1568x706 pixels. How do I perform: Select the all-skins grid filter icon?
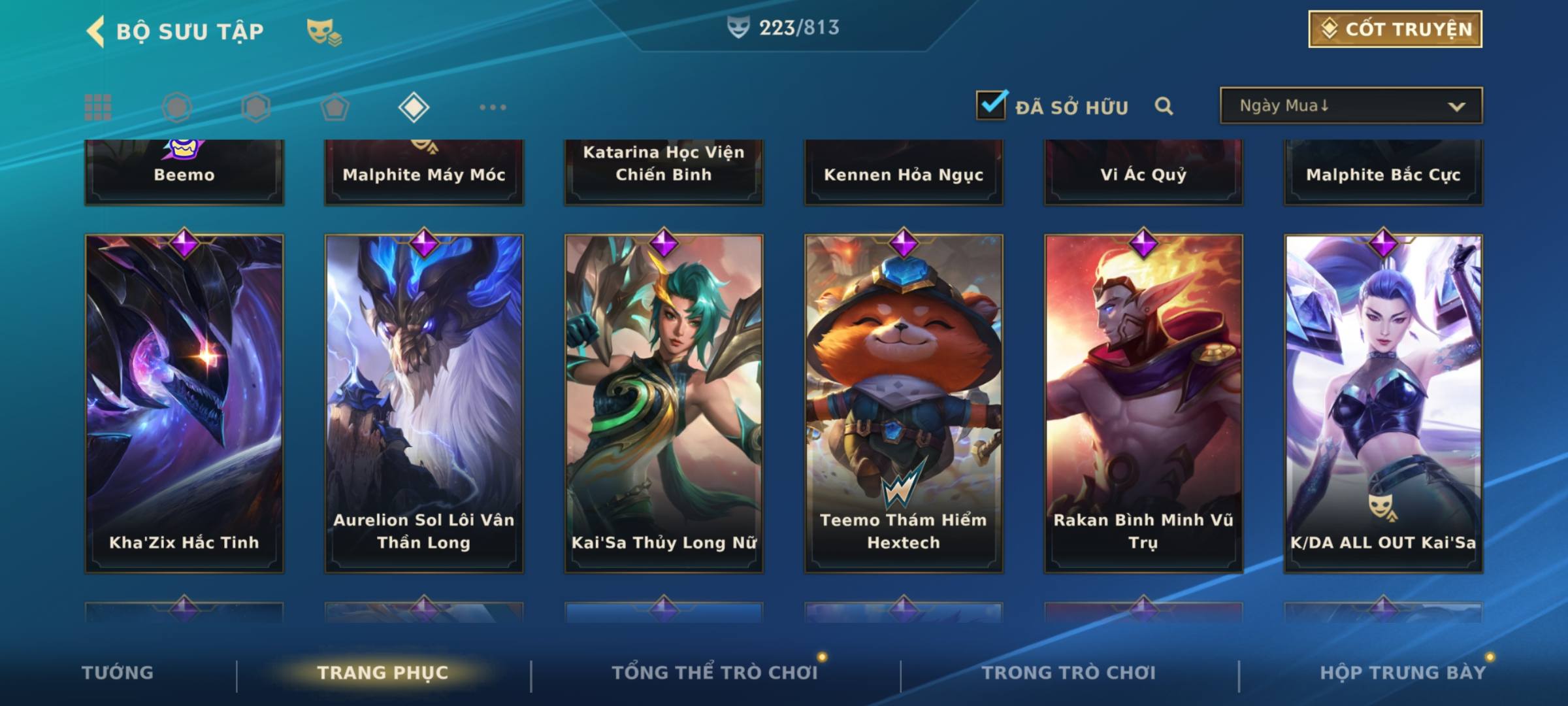[x=98, y=107]
